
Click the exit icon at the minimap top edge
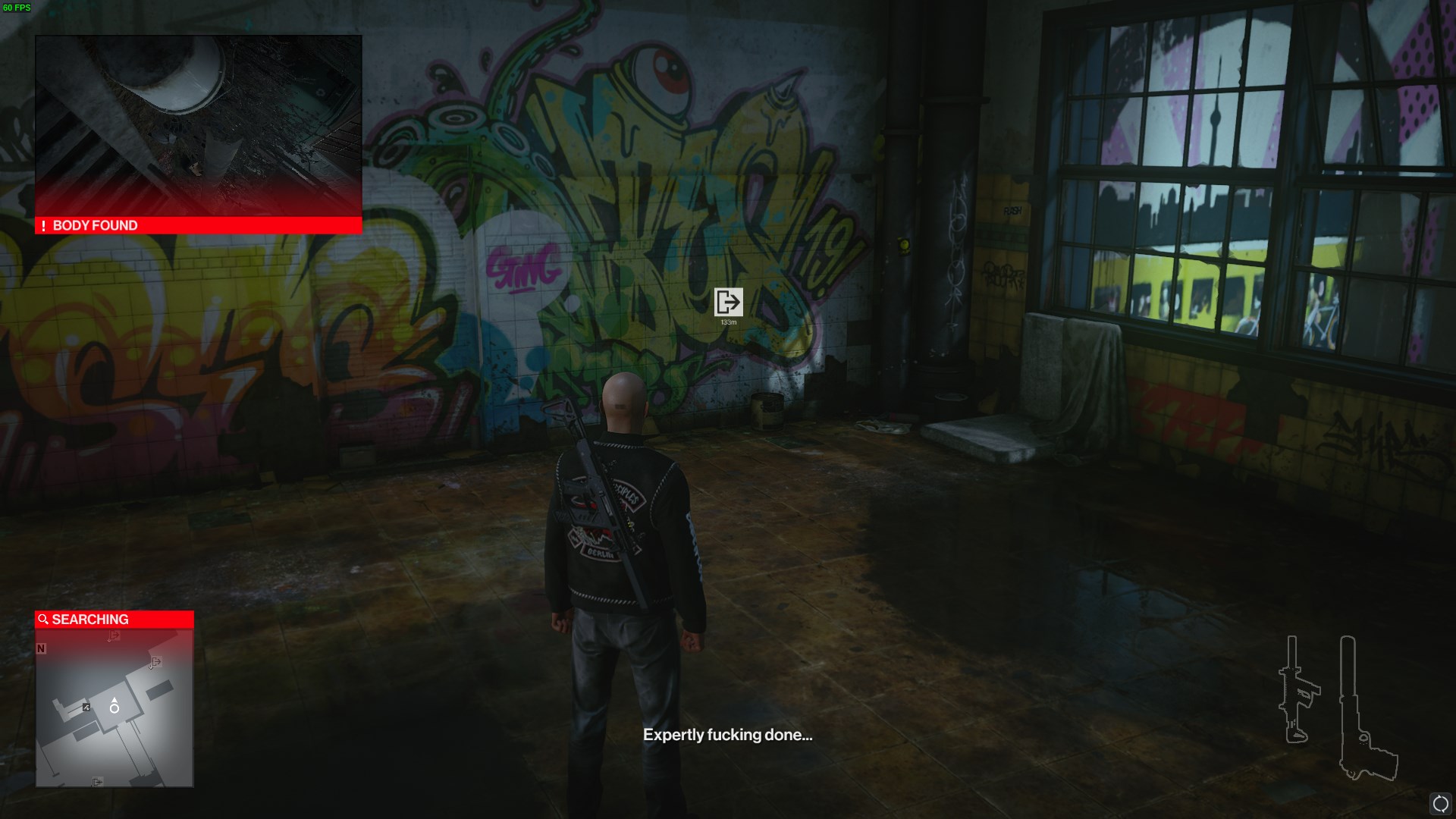[112, 635]
